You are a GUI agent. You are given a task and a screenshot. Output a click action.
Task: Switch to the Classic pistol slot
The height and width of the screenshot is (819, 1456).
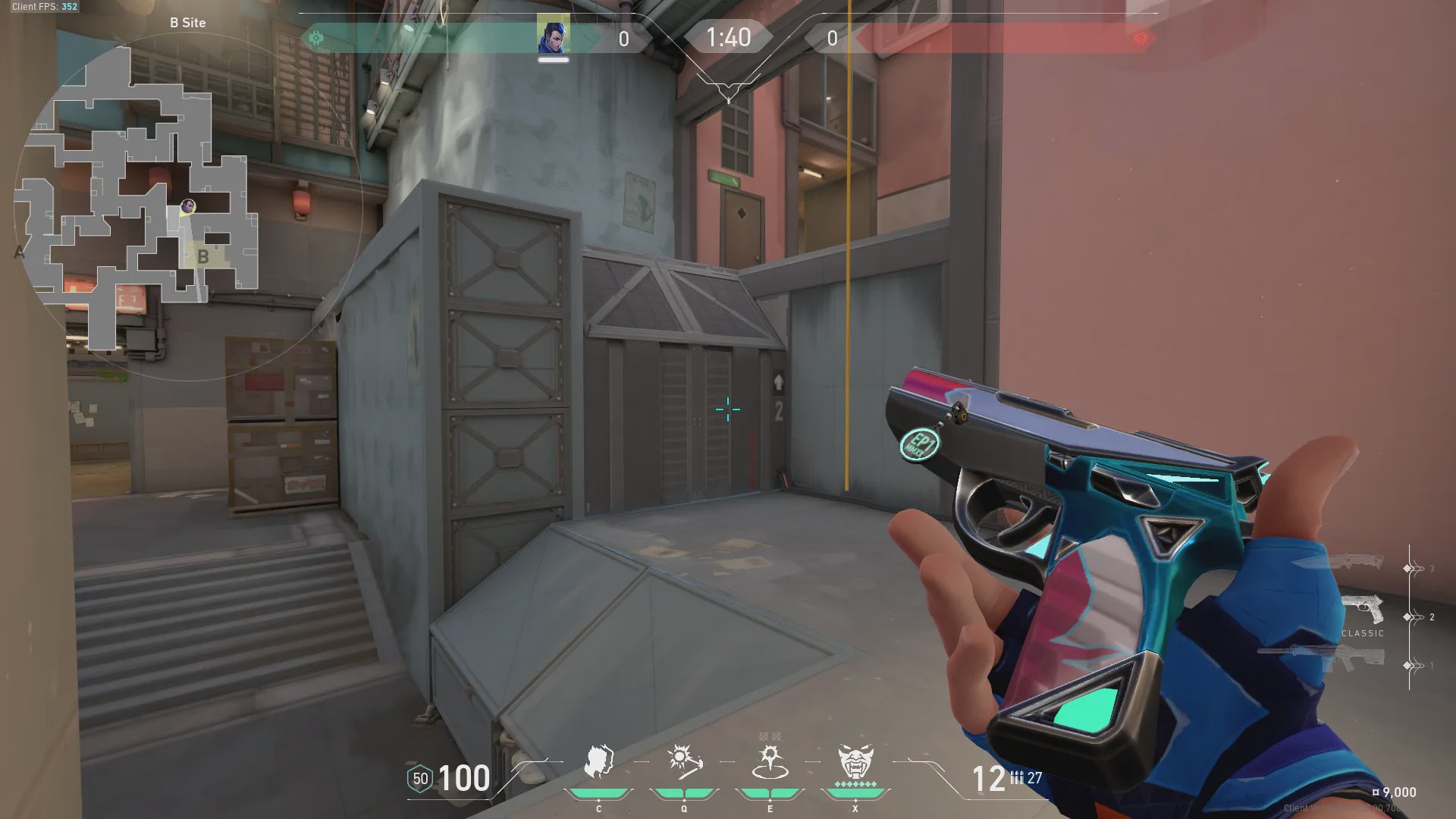[x=1363, y=611]
